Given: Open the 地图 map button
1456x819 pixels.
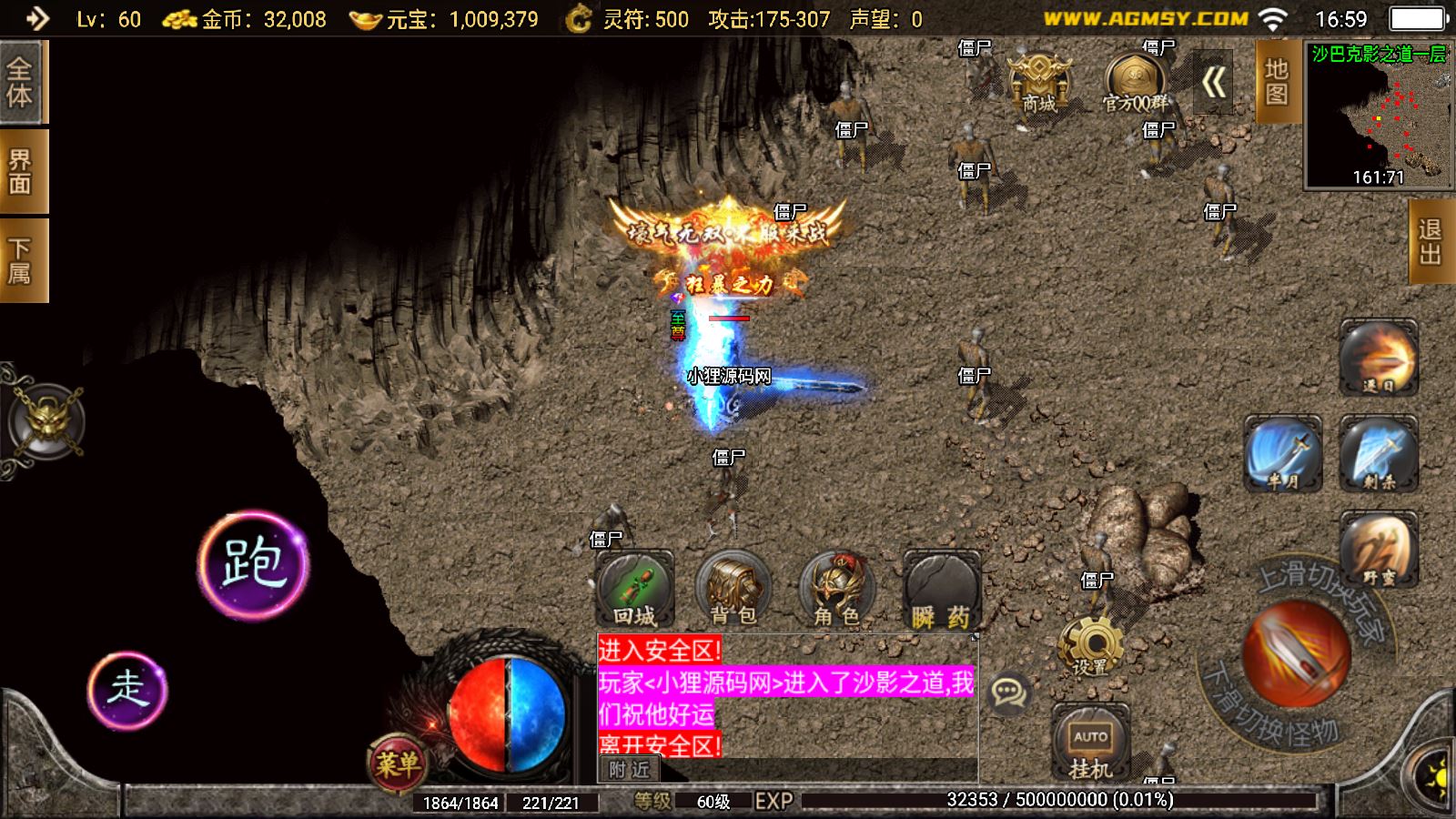Looking at the screenshot, I should click(x=1276, y=82).
